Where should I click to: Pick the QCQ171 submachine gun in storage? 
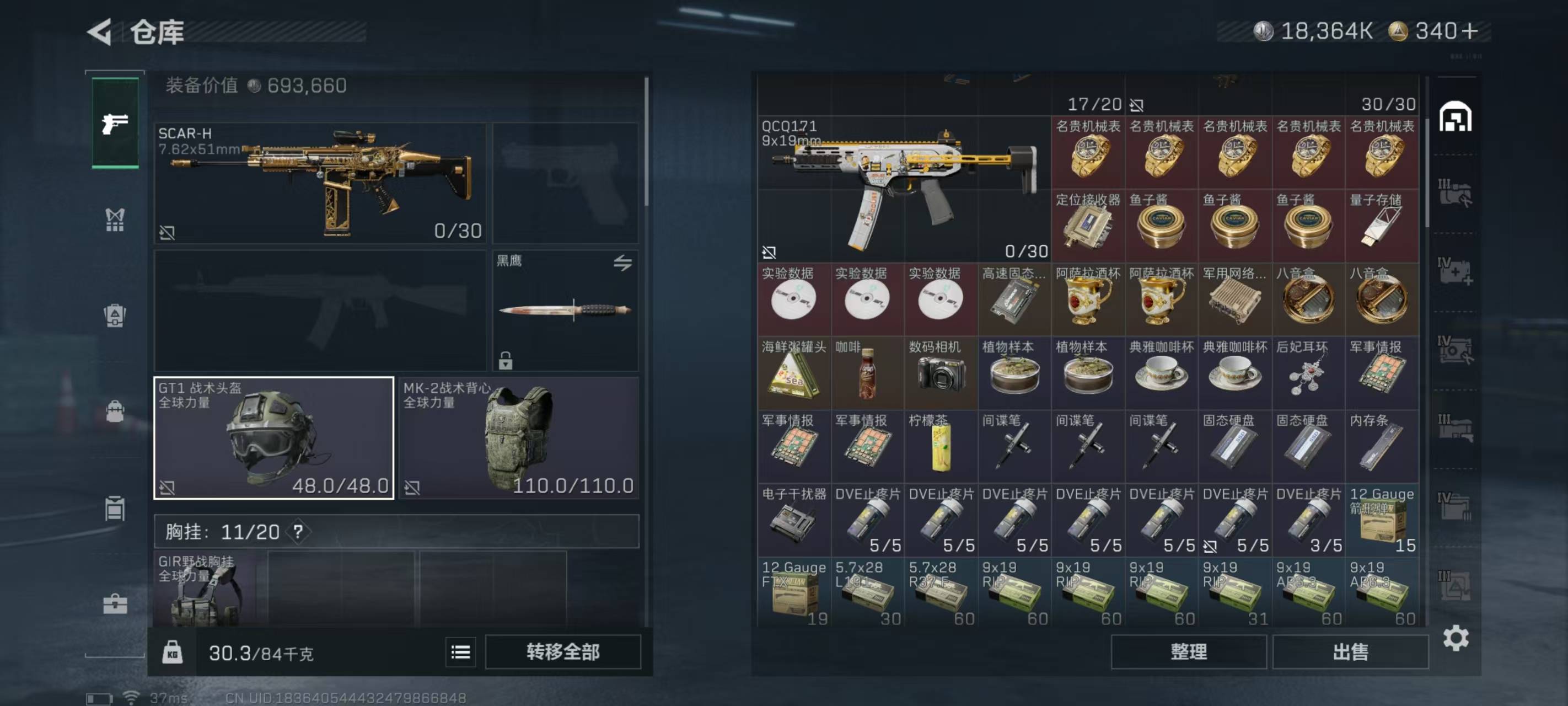pyautogui.click(x=904, y=189)
